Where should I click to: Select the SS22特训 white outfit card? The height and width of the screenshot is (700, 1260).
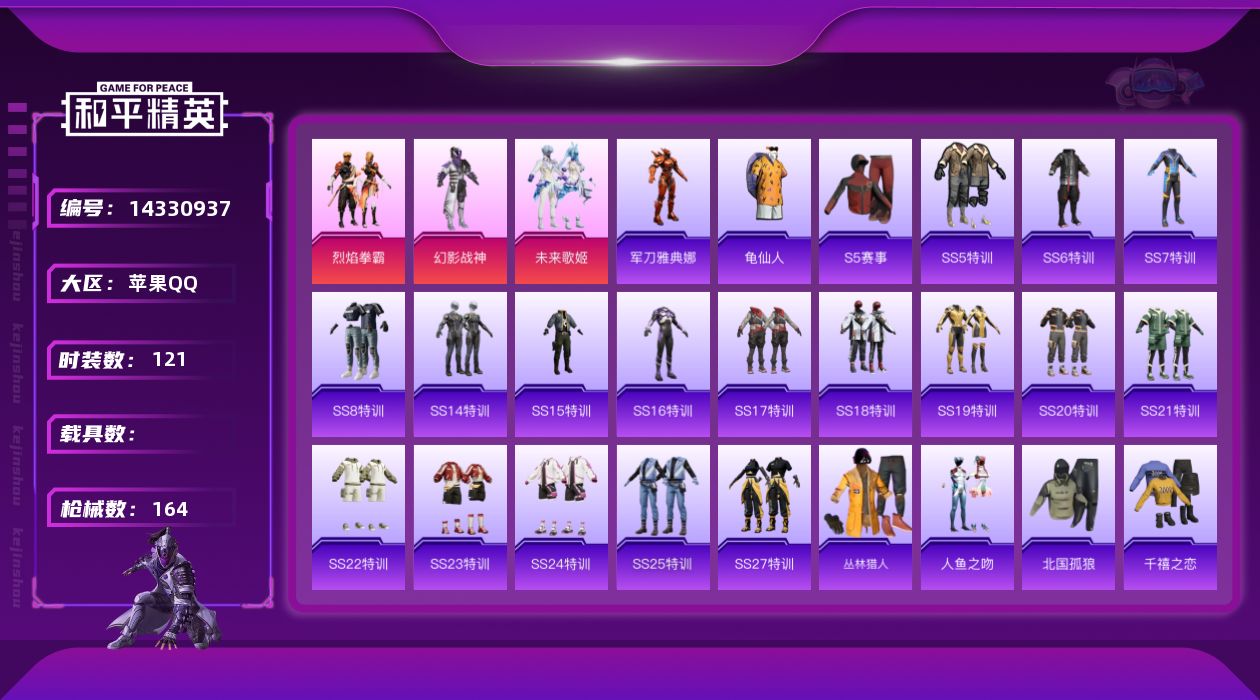click(x=358, y=517)
